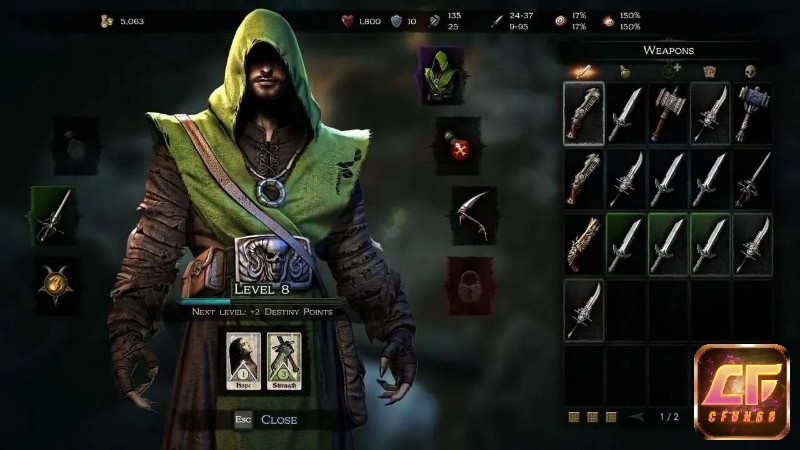800x450 pixels.
Task: Switch to the weapons sword tab
Action: pyautogui.click(x=581, y=72)
